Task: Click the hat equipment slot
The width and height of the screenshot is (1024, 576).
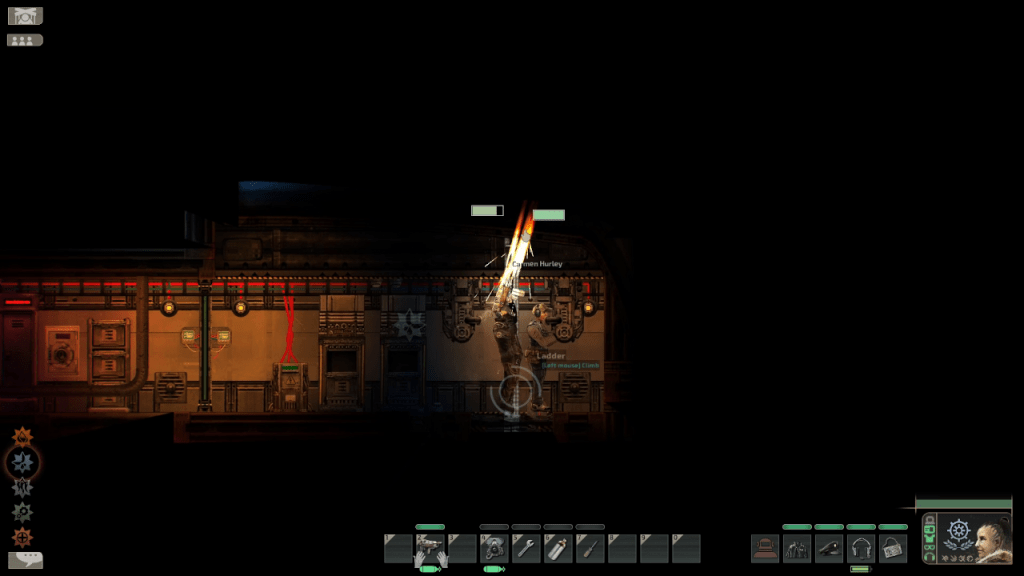Action: tap(765, 548)
